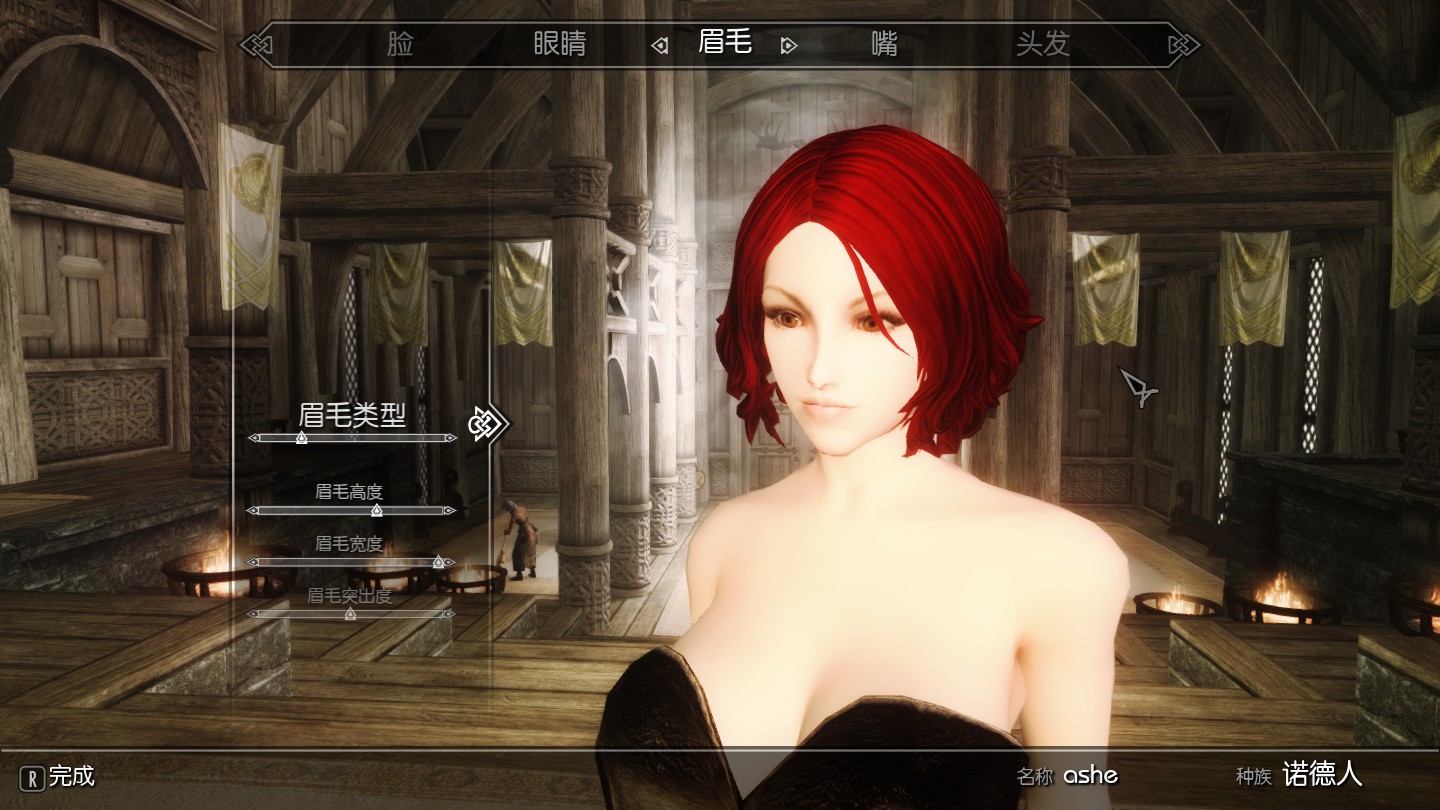Select the 眉毛 (eyebrows) tab
Image resolution: width=1440 pixels, height=810 pixels.
[725, 44]
